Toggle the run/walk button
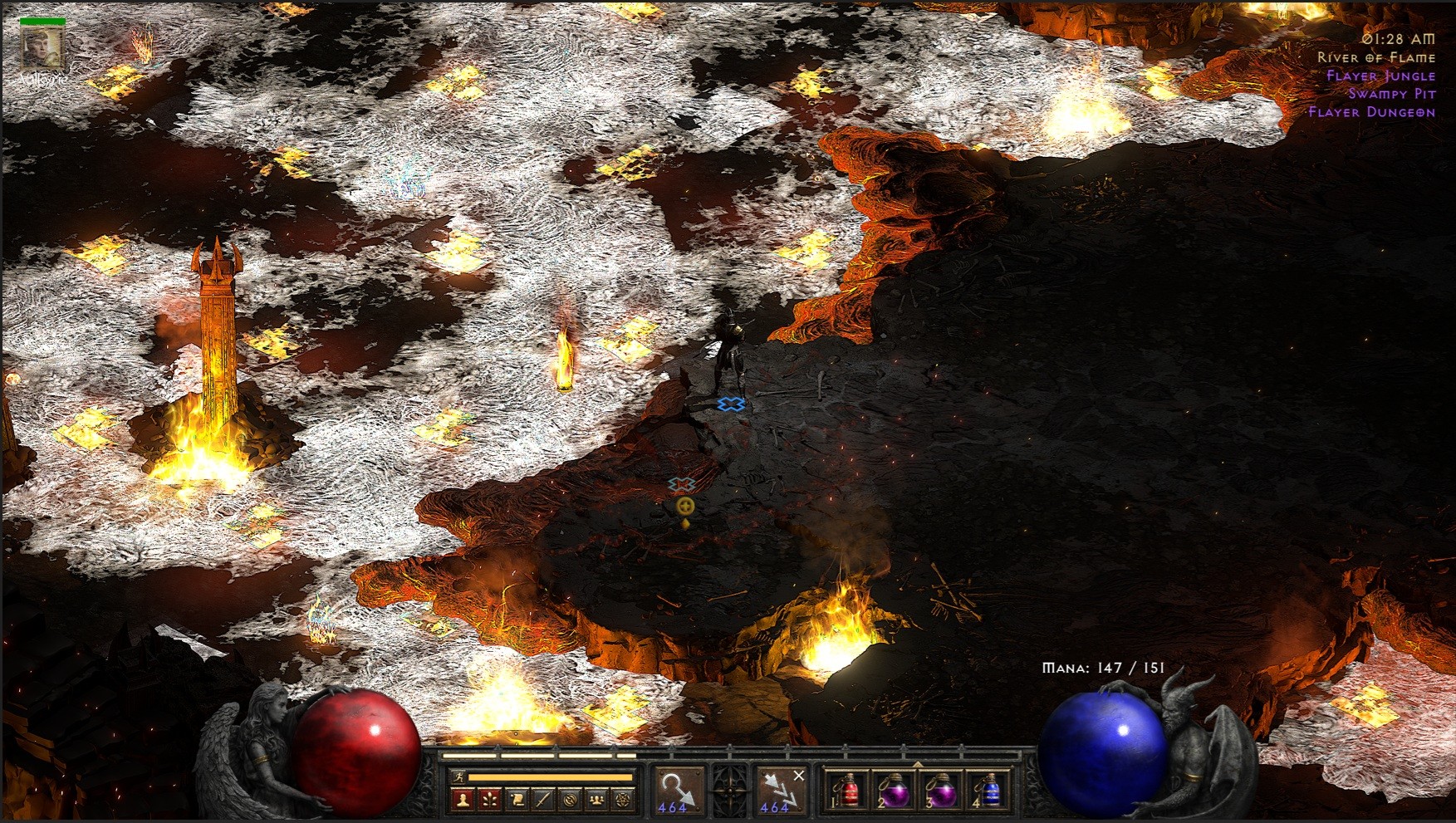The height and width of the screenshot is (823, 1456). click(459, 777)
